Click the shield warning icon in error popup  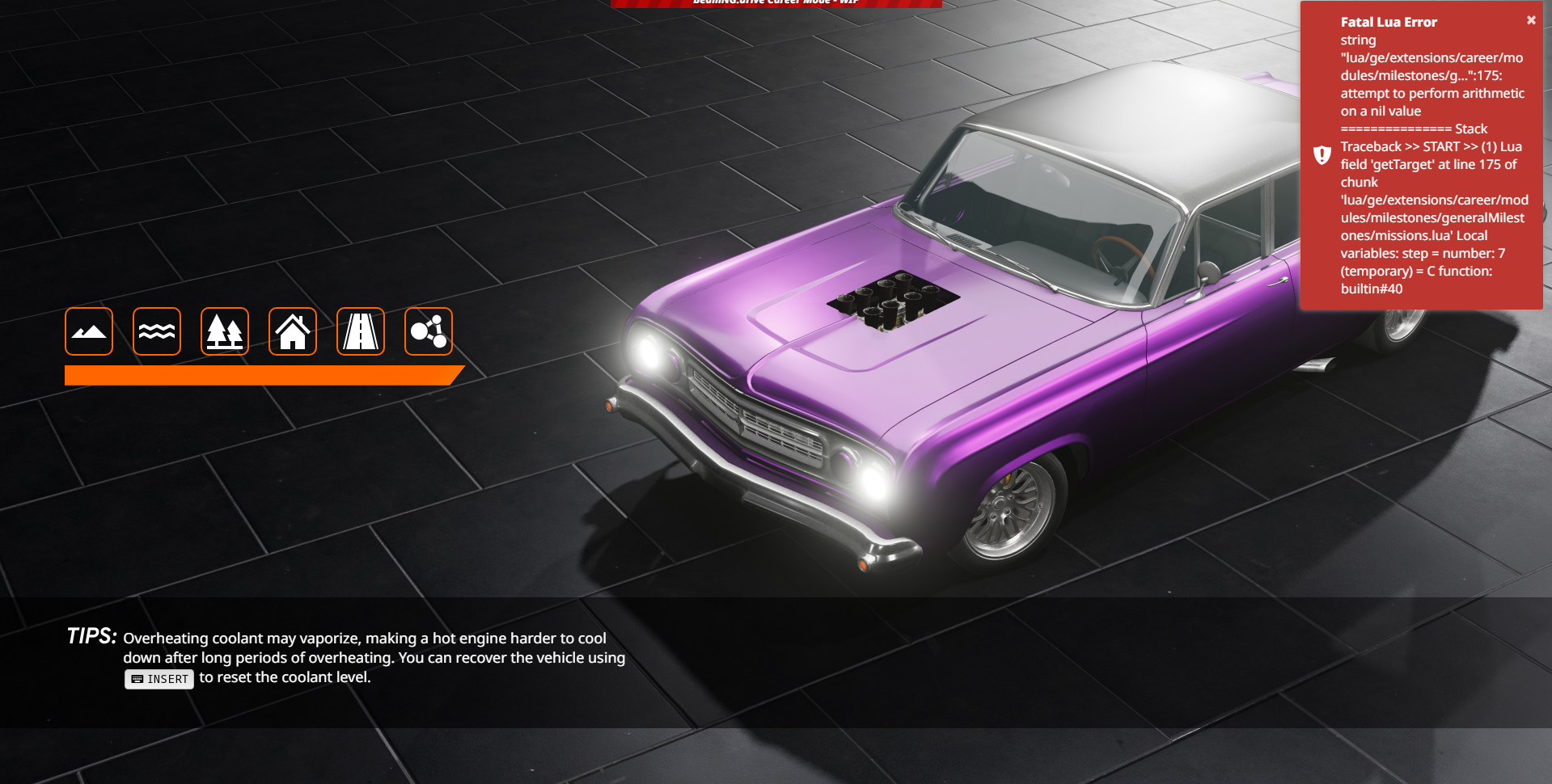coord(1322,155)
